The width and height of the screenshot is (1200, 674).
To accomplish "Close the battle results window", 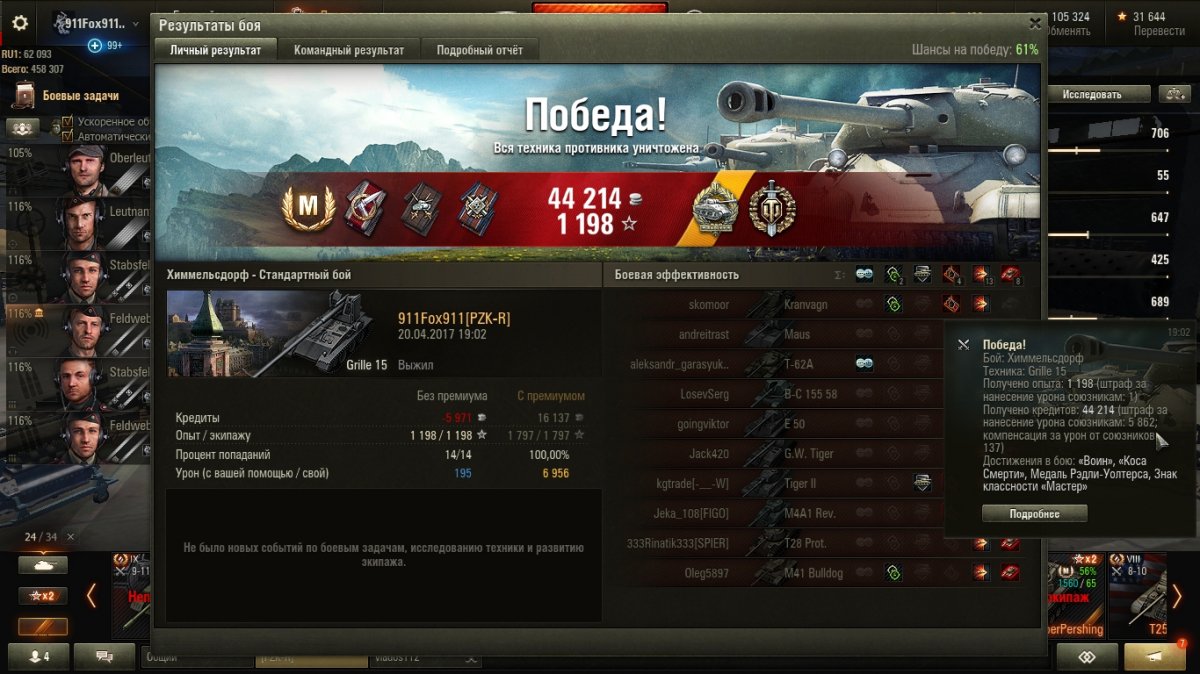I will tap(1035, 23).
